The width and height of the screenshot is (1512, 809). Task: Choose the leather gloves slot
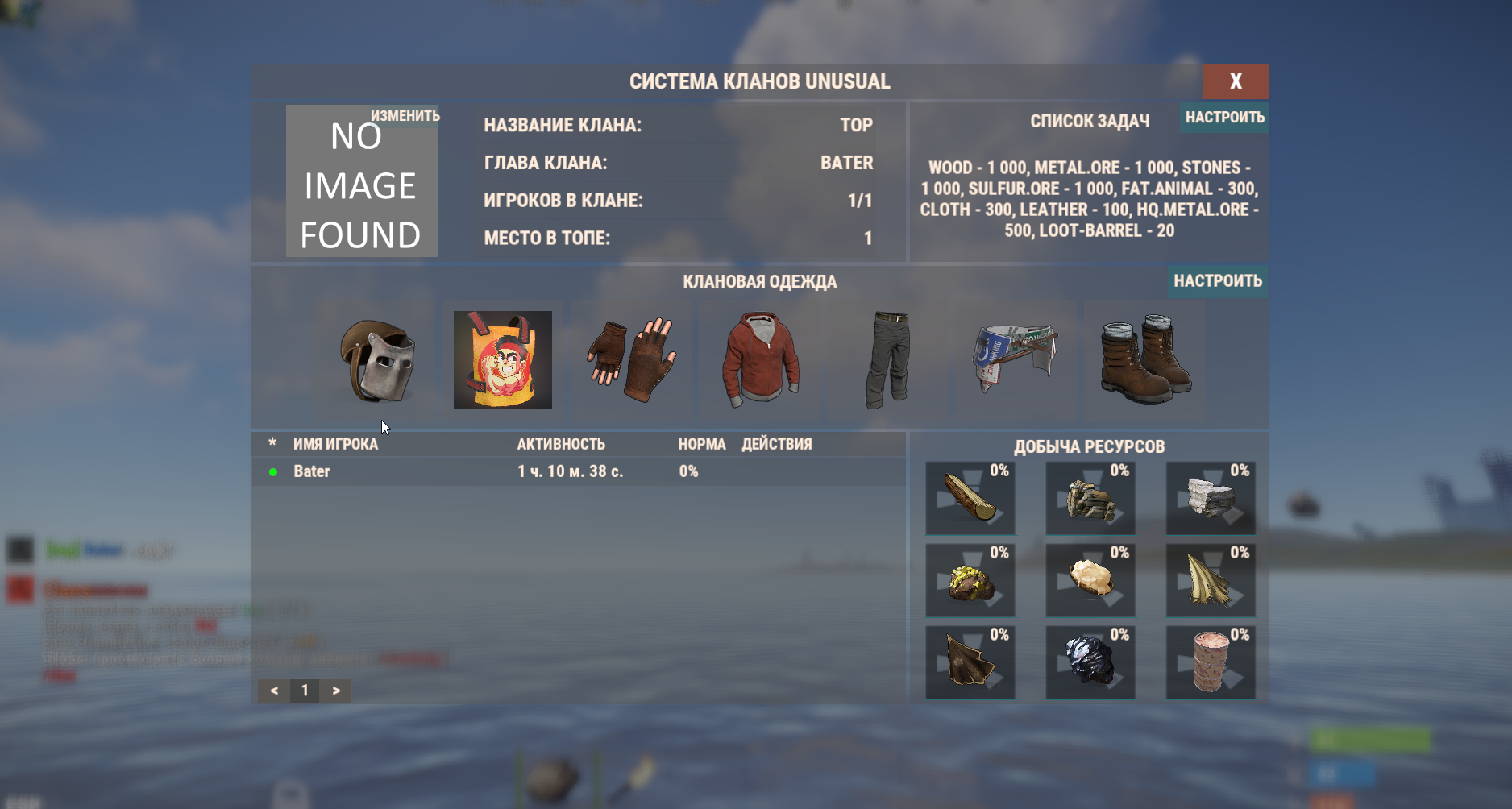(630, 360)
